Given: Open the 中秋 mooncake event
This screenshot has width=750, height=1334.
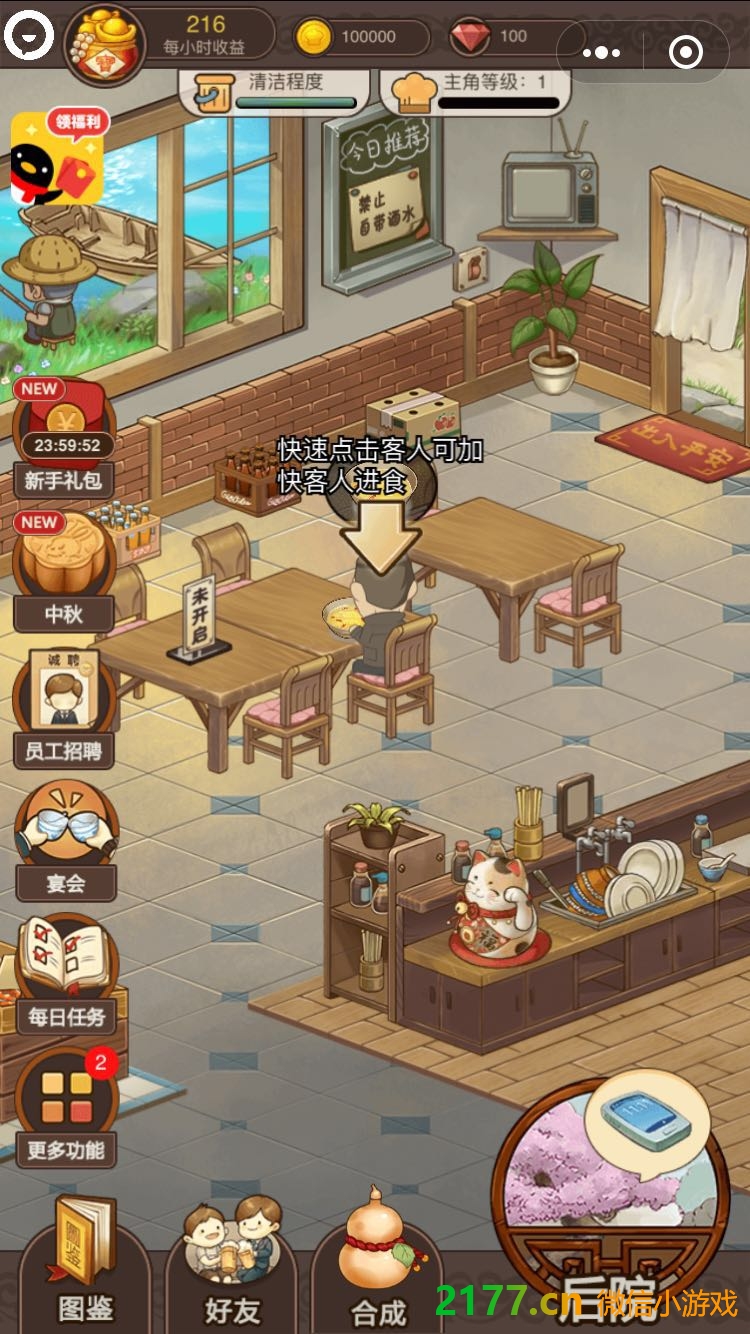Looking at the screenshot, I should pyautogui.click(x=64, y=570).
